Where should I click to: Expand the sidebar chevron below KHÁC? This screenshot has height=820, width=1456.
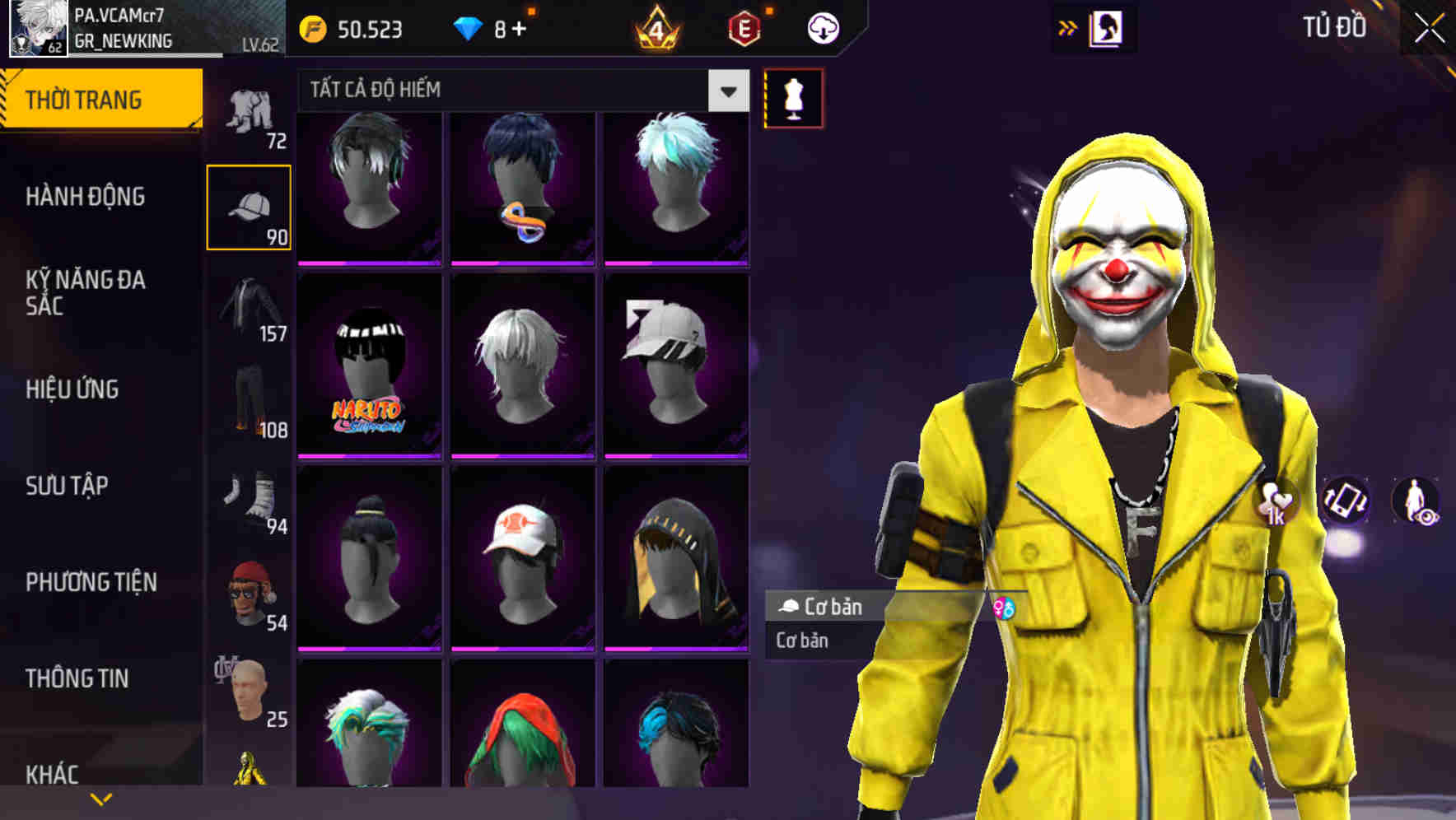[x=101, y=799]
